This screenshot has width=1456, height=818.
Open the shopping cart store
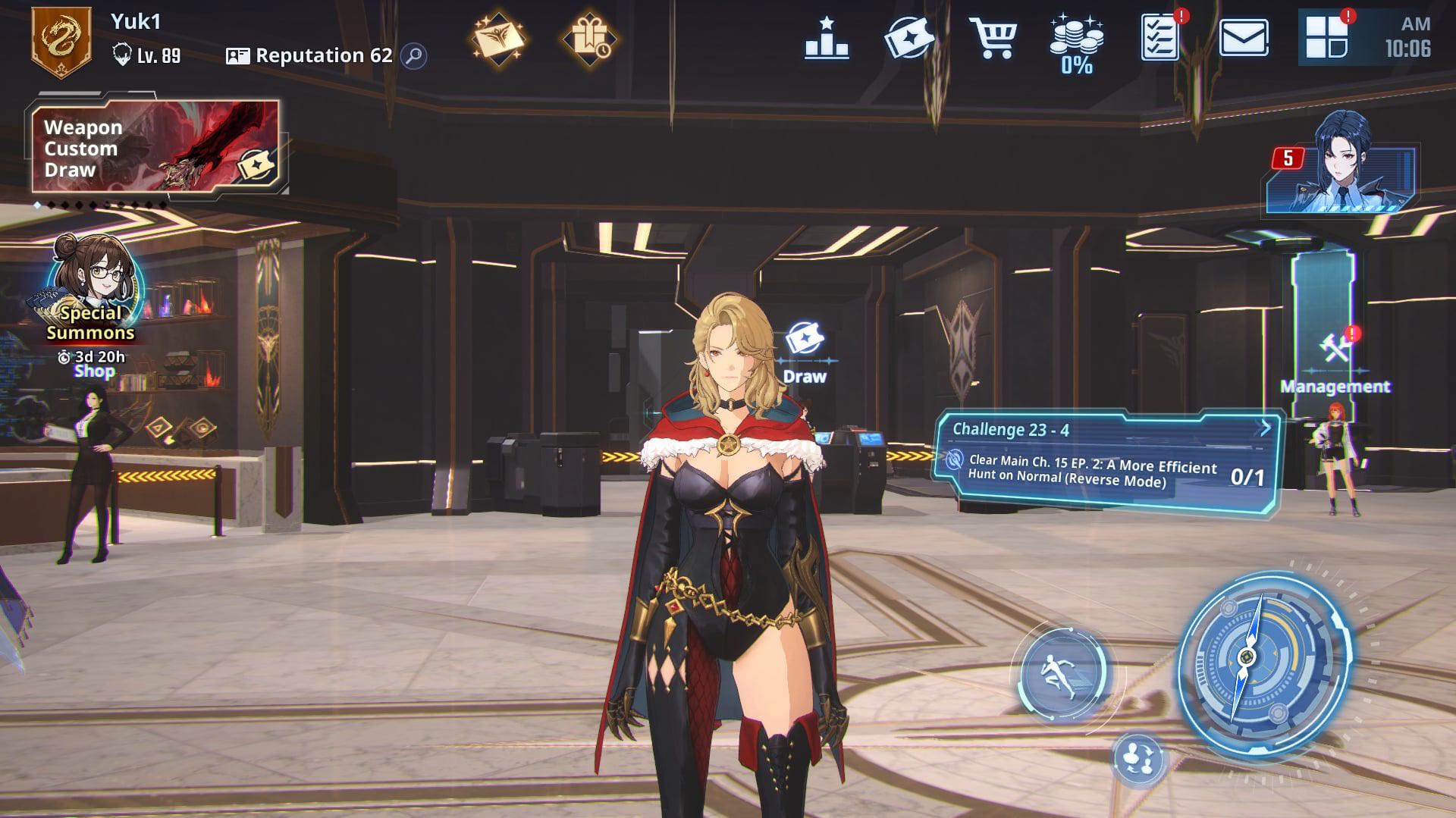tap(993, 38)
